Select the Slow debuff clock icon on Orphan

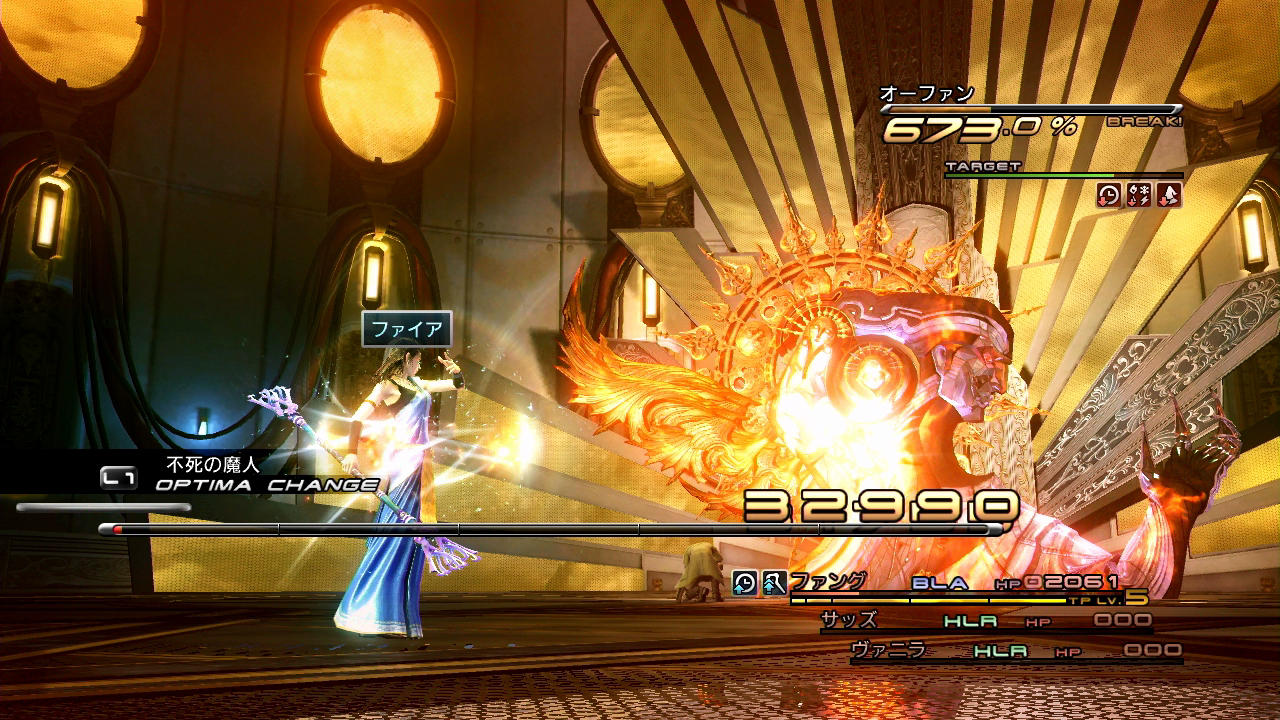click(x=1108, y=195)
